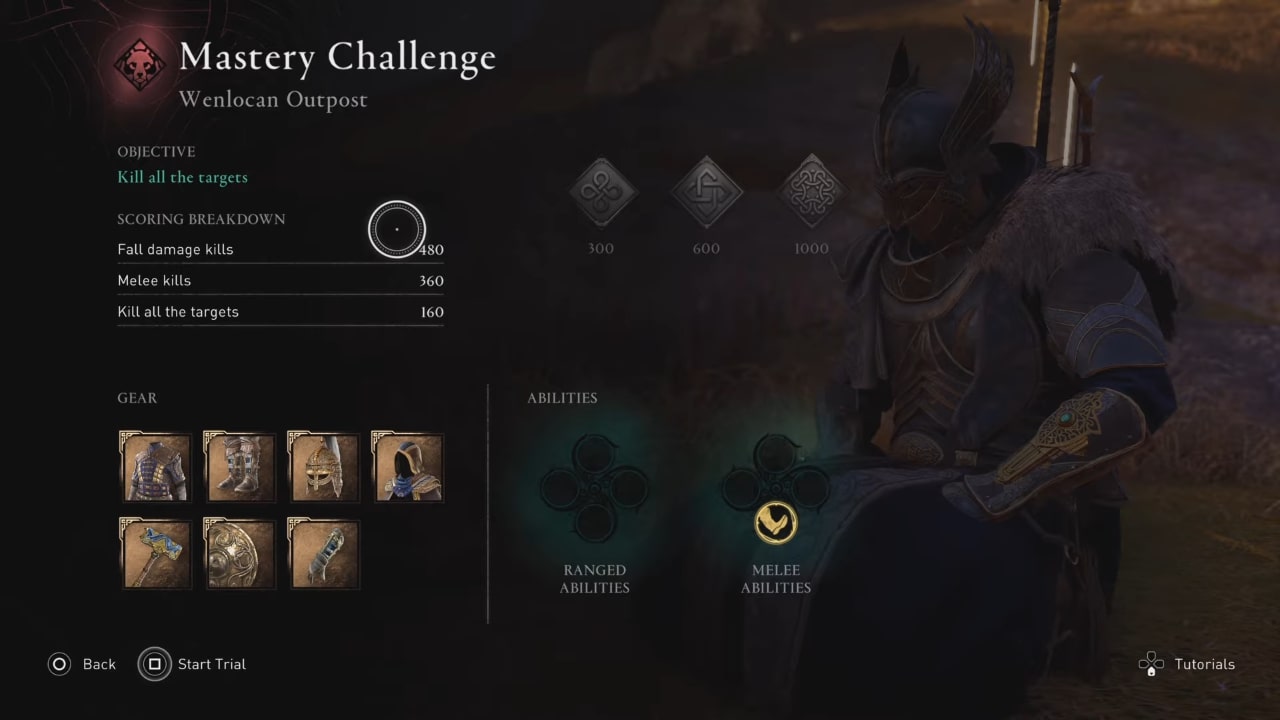This screenshot has width=1280, height=720.
Task: Select the 300-point bronze rune medal
Action: pyautogui.click(x=601, y=192)
